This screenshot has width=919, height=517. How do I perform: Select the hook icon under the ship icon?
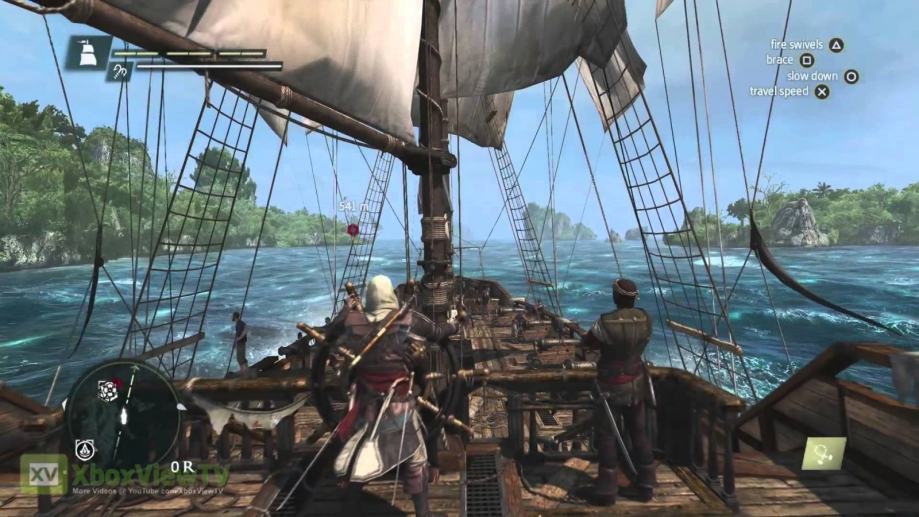tap(119, 72)
